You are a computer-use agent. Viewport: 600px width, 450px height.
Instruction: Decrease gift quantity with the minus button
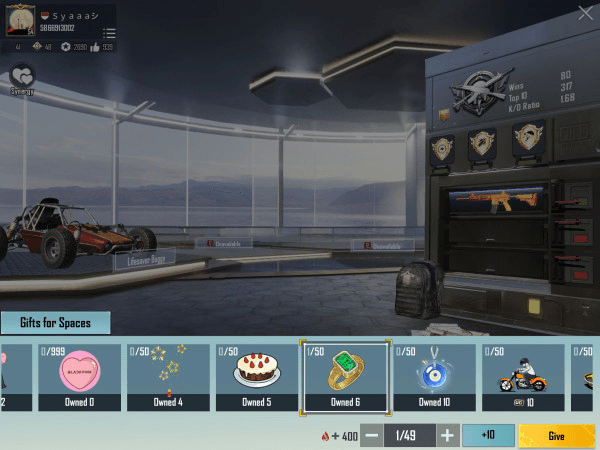(371, 436)
